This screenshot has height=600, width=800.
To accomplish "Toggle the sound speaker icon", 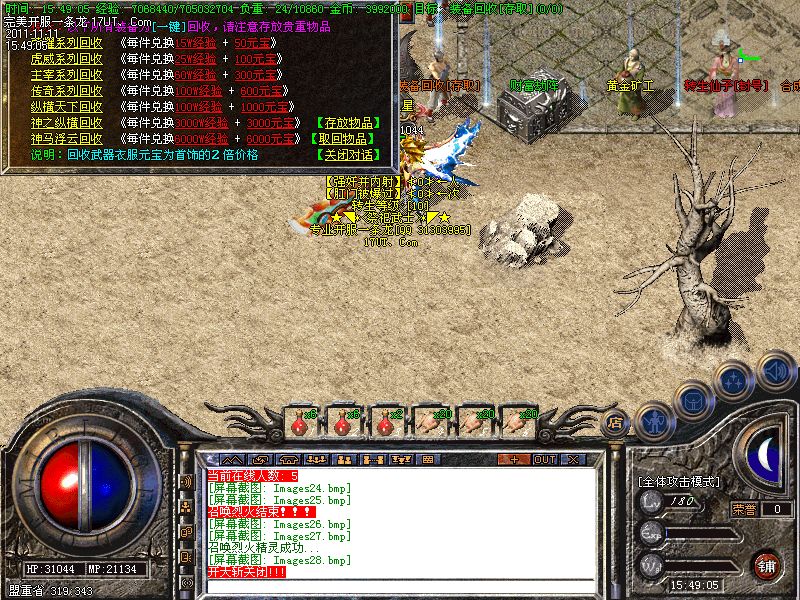I will [x=775, y=372].
